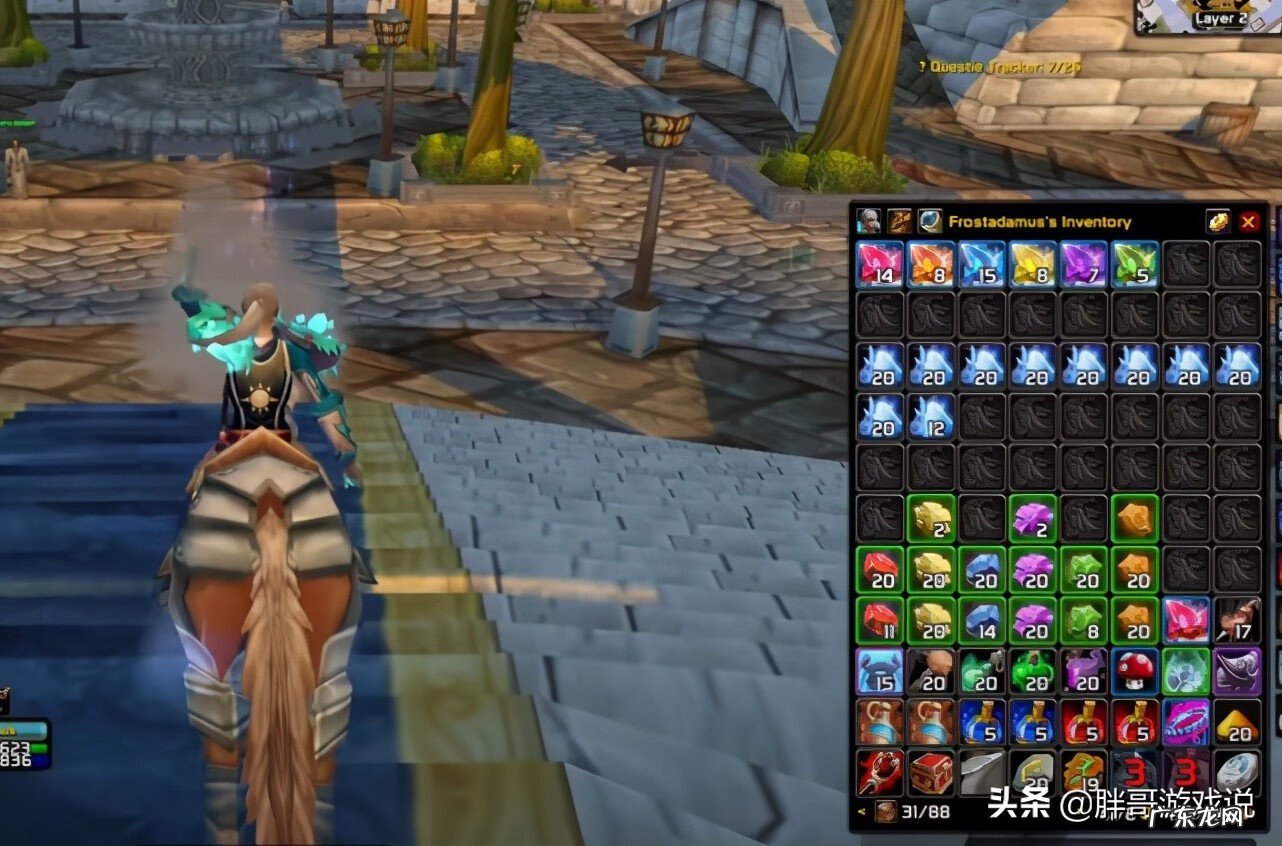Screen dimensions: 1282x846
Task: Select the green ore stack of 8
Action: (x=1085, y=621)
